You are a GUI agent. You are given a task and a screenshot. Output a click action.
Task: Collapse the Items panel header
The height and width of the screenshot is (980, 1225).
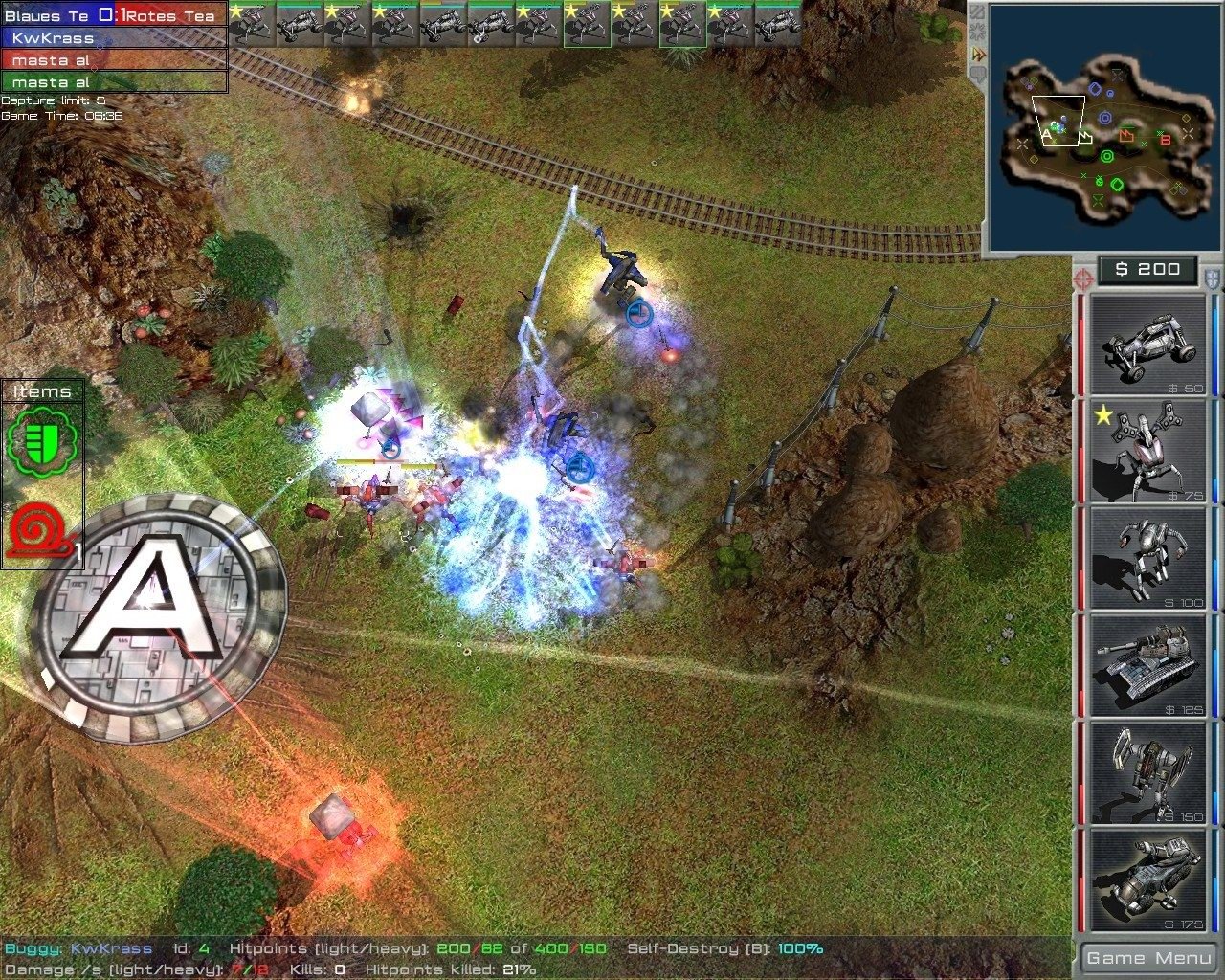point(40,390)
